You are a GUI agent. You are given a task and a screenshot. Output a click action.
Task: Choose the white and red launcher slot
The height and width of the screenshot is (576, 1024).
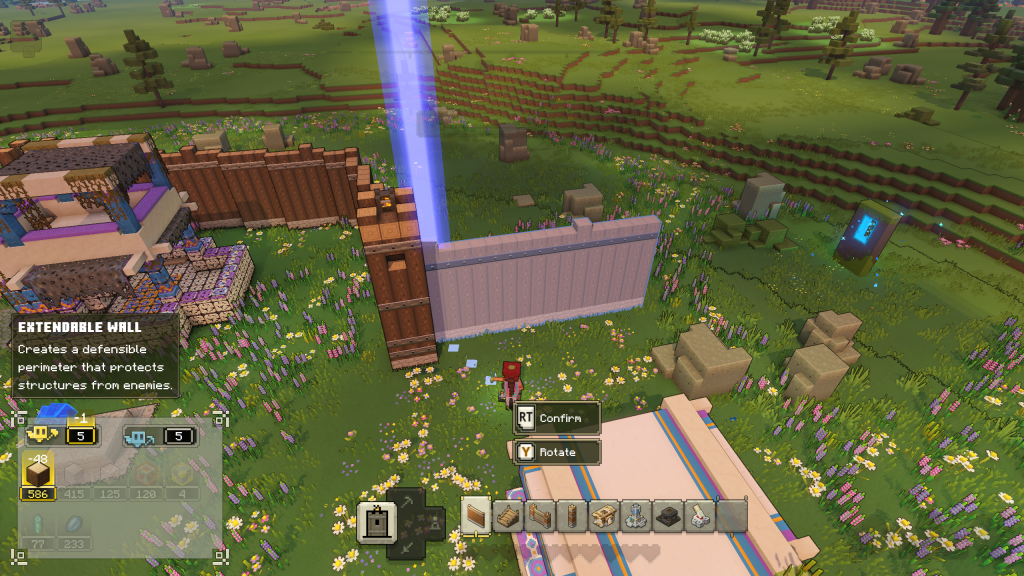pyautogui.click(x=700, y=516)
